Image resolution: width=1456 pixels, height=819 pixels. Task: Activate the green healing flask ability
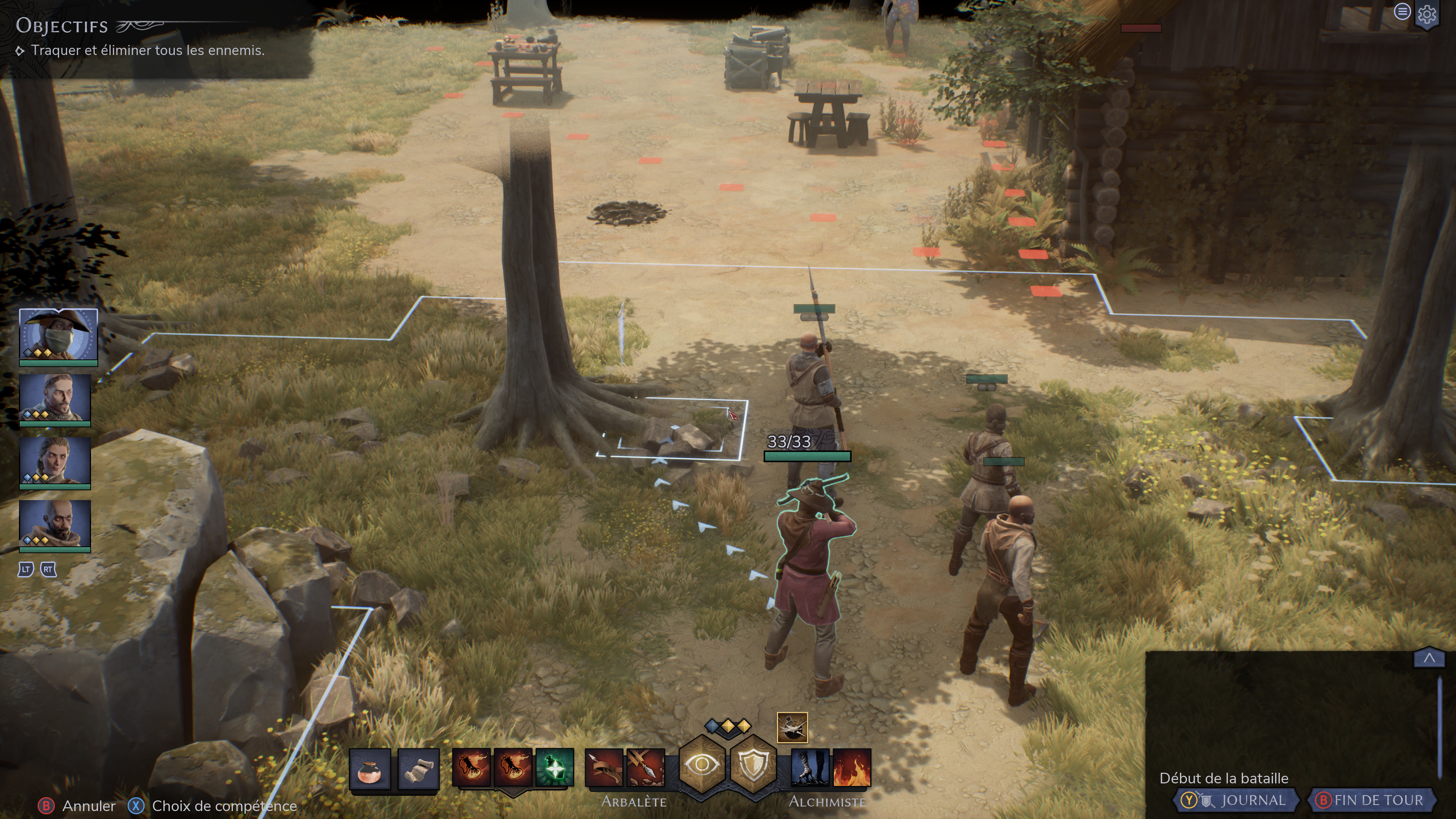click(554, 767)
